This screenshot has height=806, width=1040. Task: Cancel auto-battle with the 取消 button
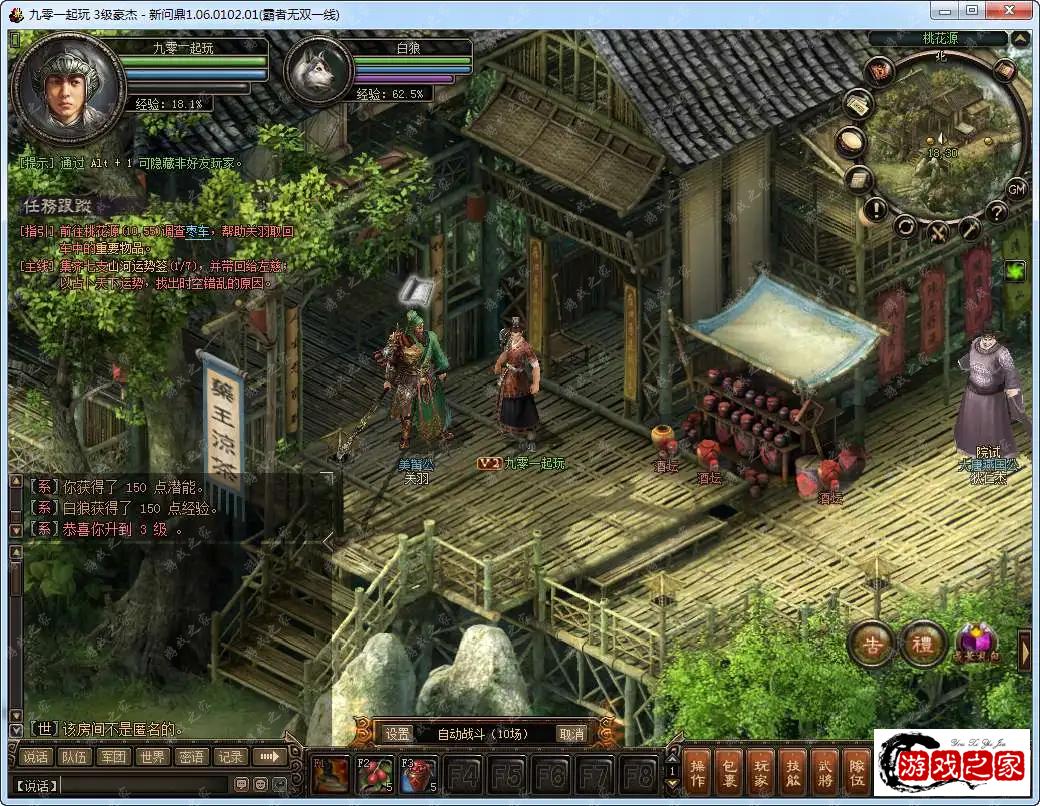[x=571, y=733]
